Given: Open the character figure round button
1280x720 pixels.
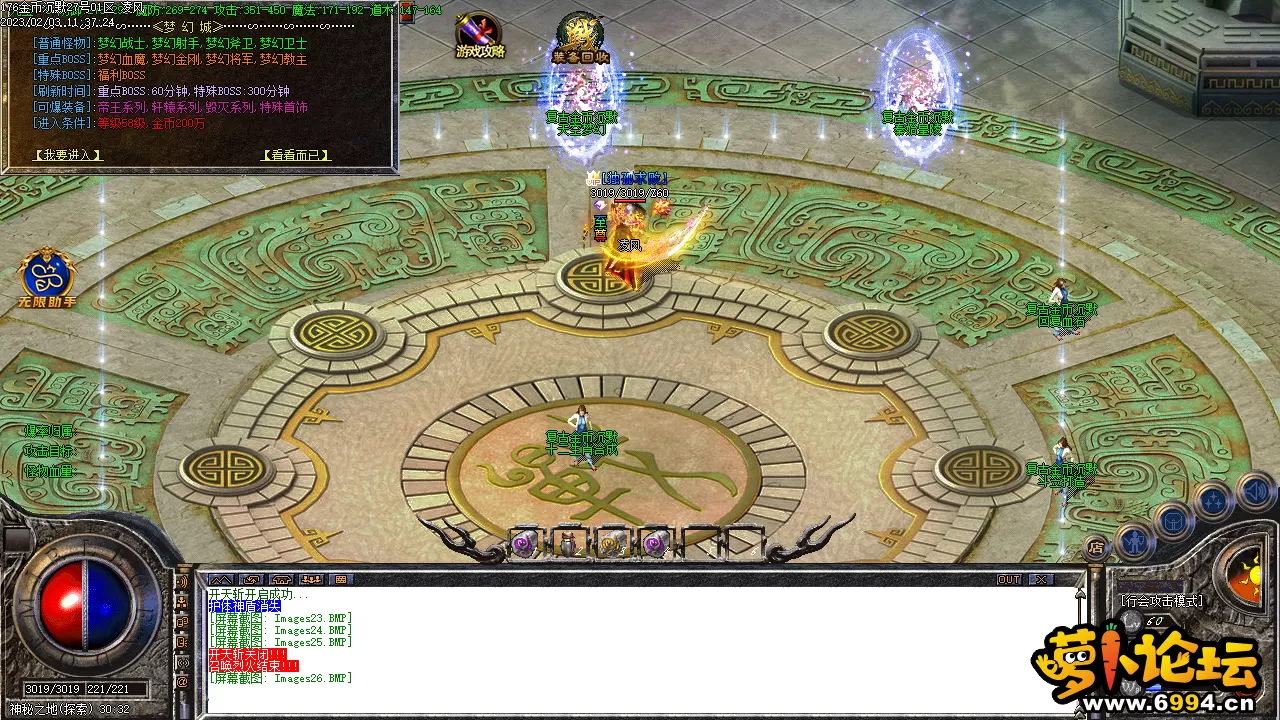Looking at the screenshot, I should [x=1134, y=541].
